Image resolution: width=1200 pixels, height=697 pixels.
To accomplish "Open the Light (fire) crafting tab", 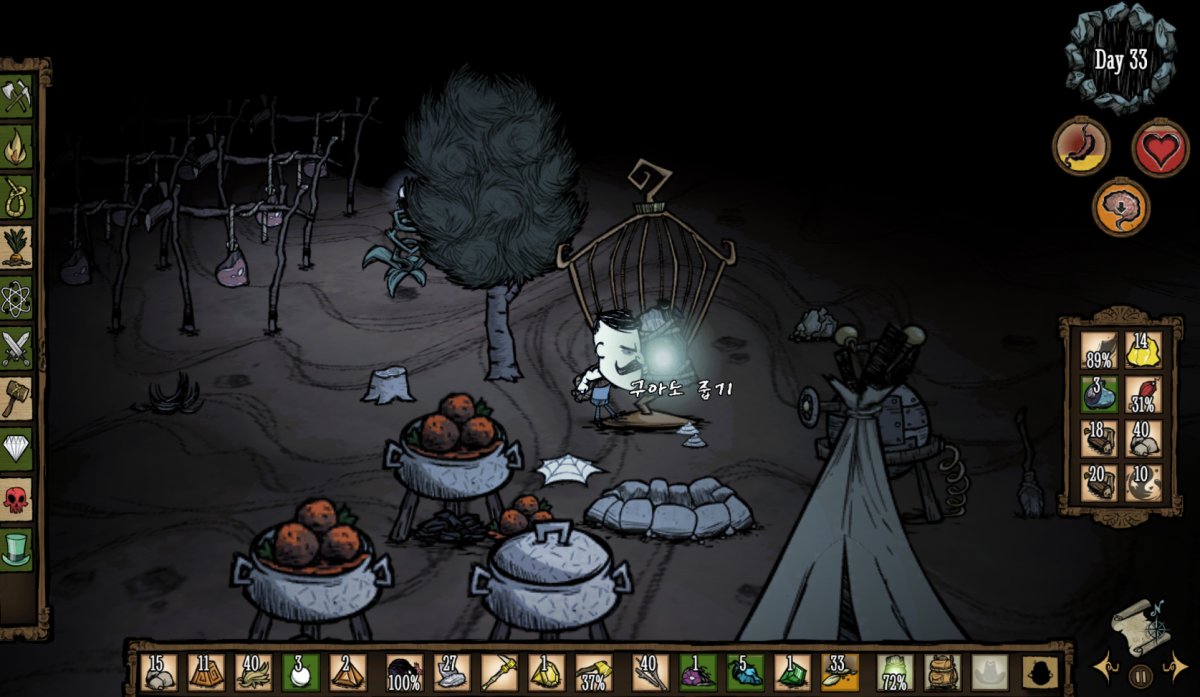I will [x=17, y=146].
